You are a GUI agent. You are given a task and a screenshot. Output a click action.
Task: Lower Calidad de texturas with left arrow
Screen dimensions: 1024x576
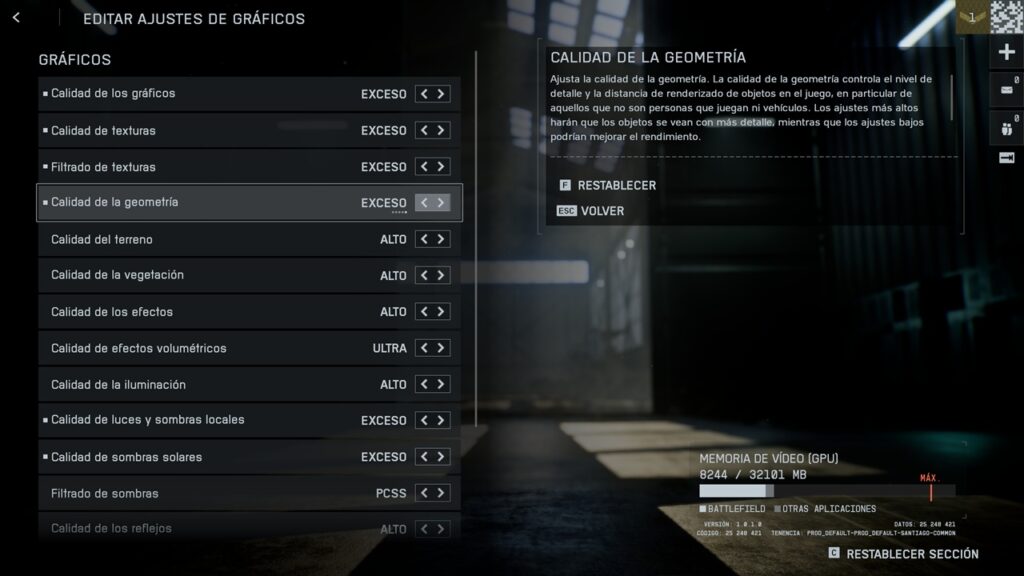click(424, 130)
